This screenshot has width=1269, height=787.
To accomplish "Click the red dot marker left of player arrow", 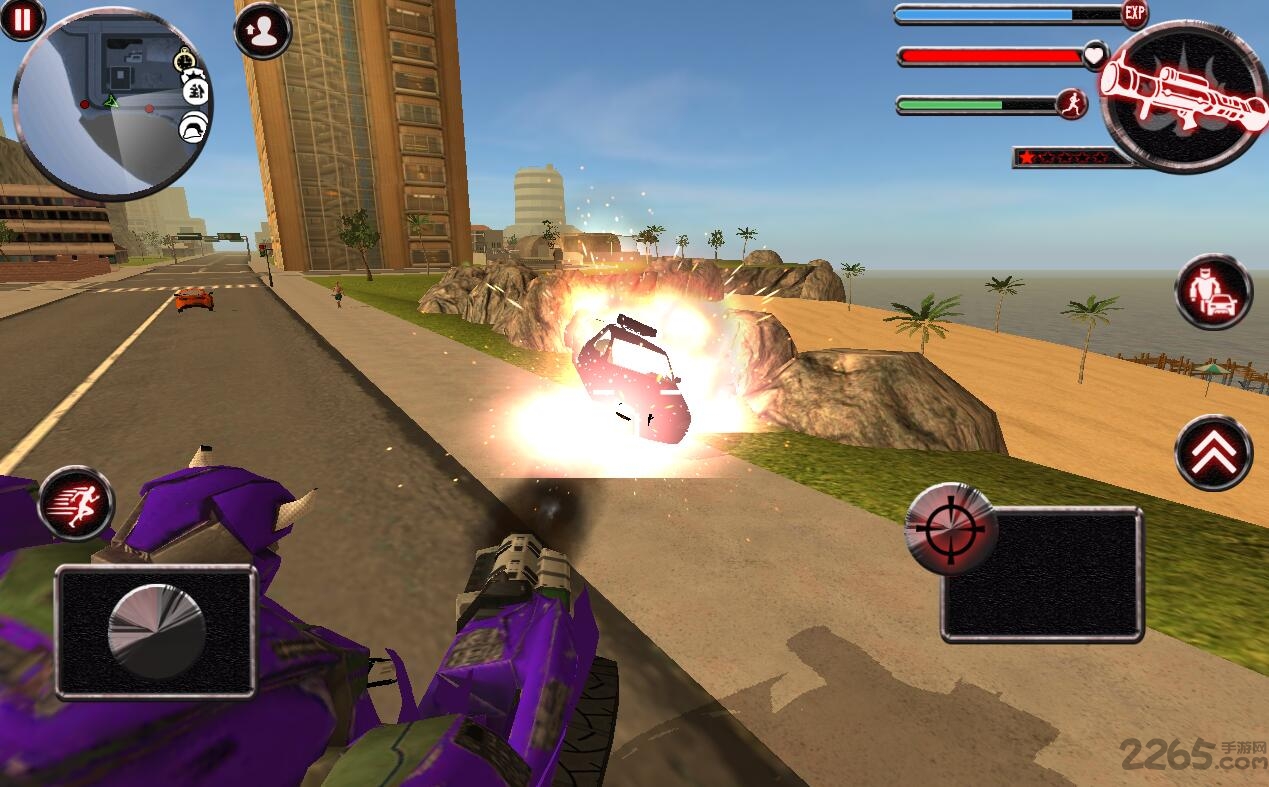I will pos(85,104).
